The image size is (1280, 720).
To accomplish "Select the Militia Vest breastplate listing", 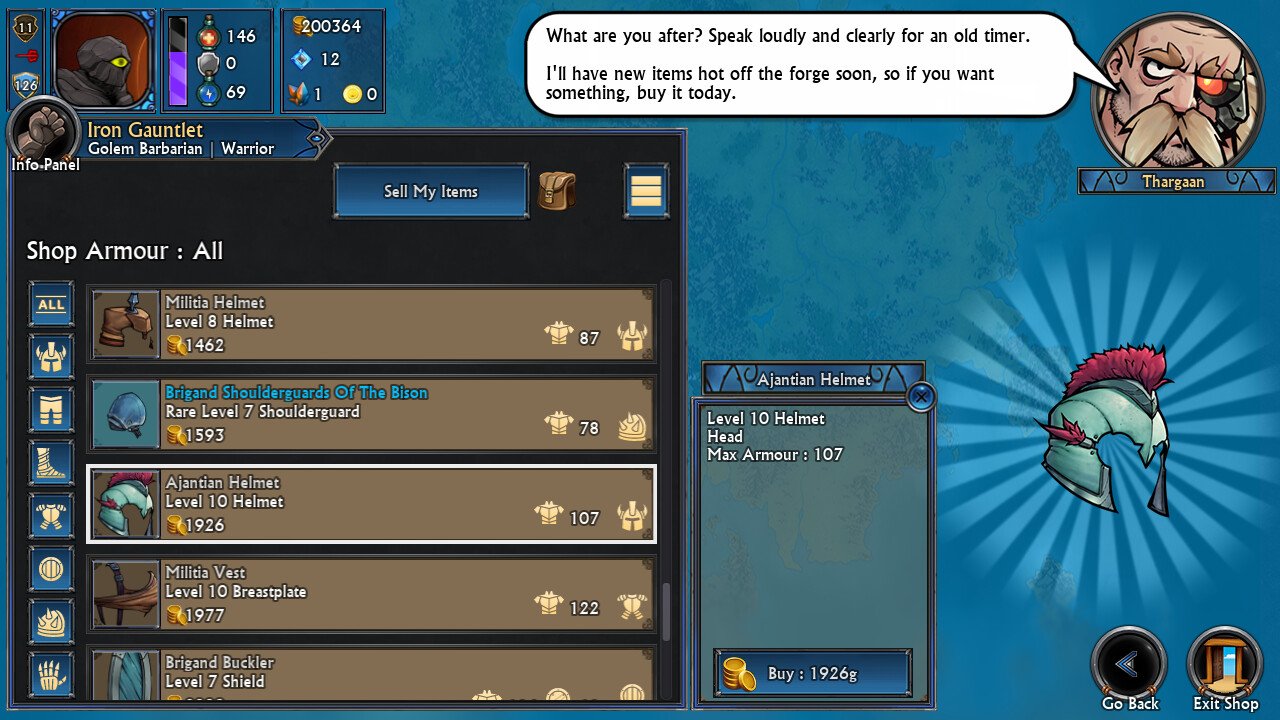I will (x=371, y=594).
